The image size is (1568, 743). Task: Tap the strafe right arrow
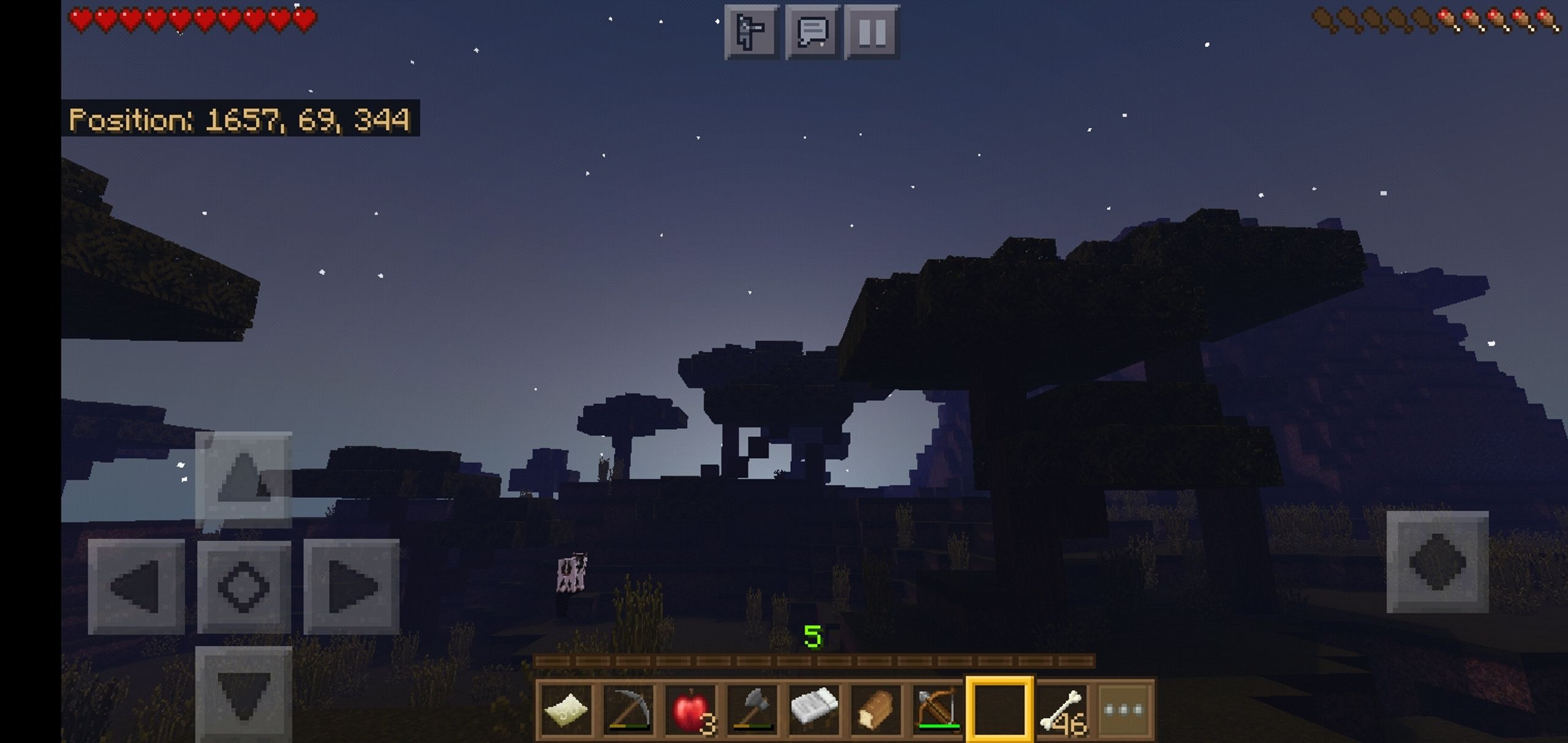coord(352,587)
